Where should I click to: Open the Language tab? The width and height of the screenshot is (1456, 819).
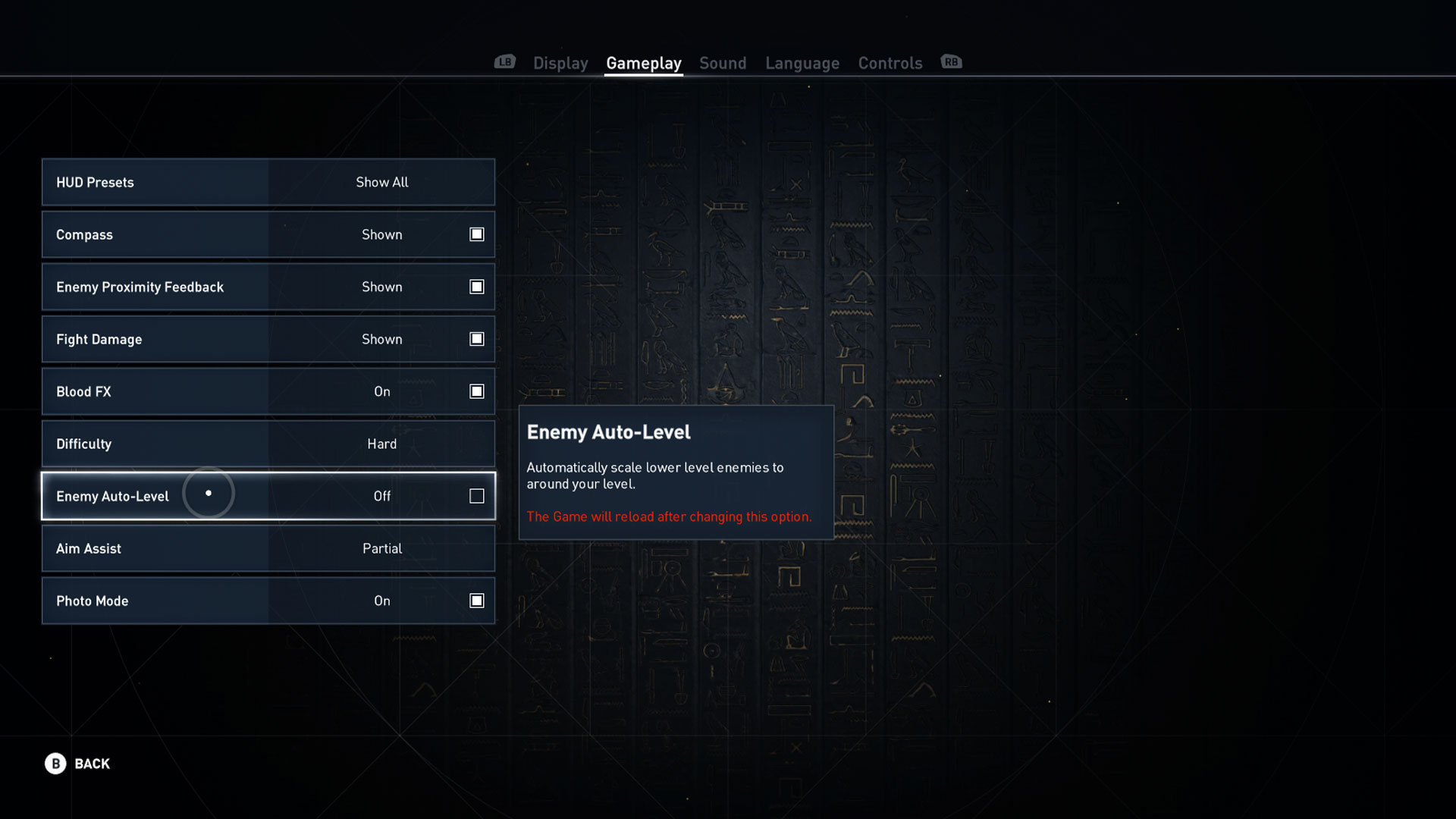[802, 63]
